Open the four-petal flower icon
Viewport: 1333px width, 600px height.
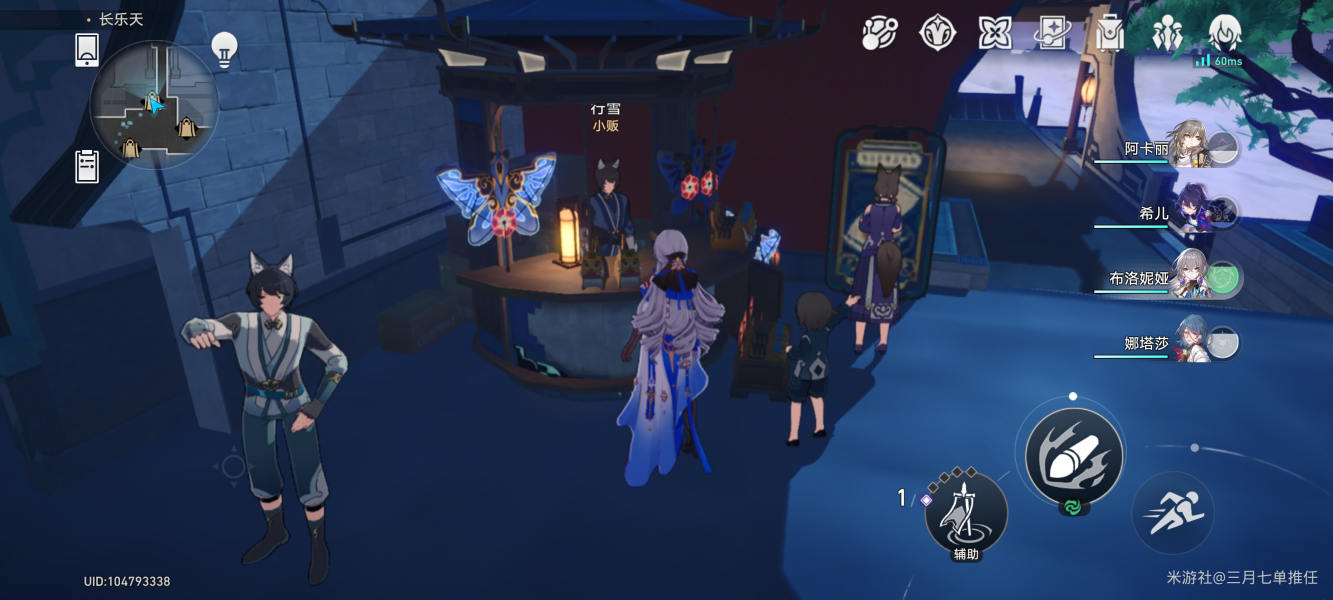995,33
